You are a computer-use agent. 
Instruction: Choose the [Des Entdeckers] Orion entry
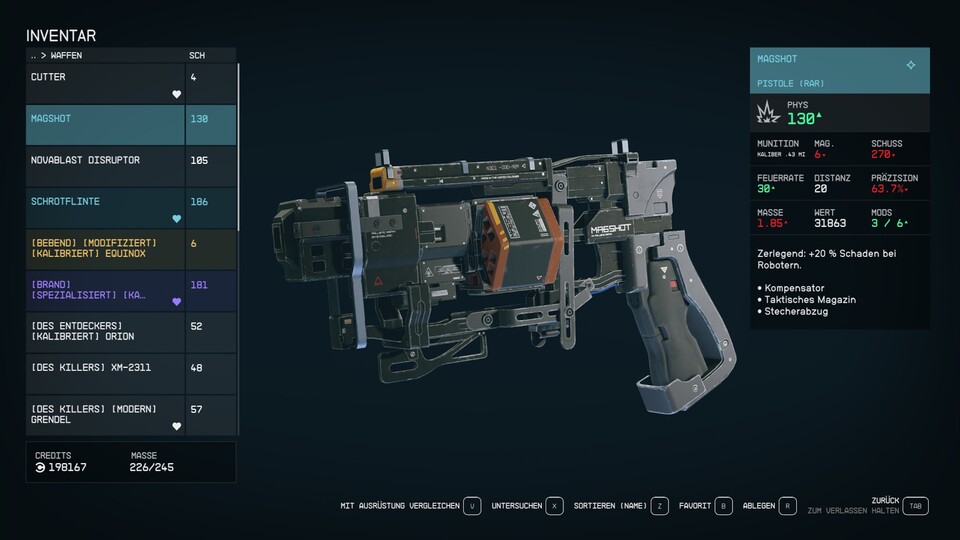click(x=105, y=332)
